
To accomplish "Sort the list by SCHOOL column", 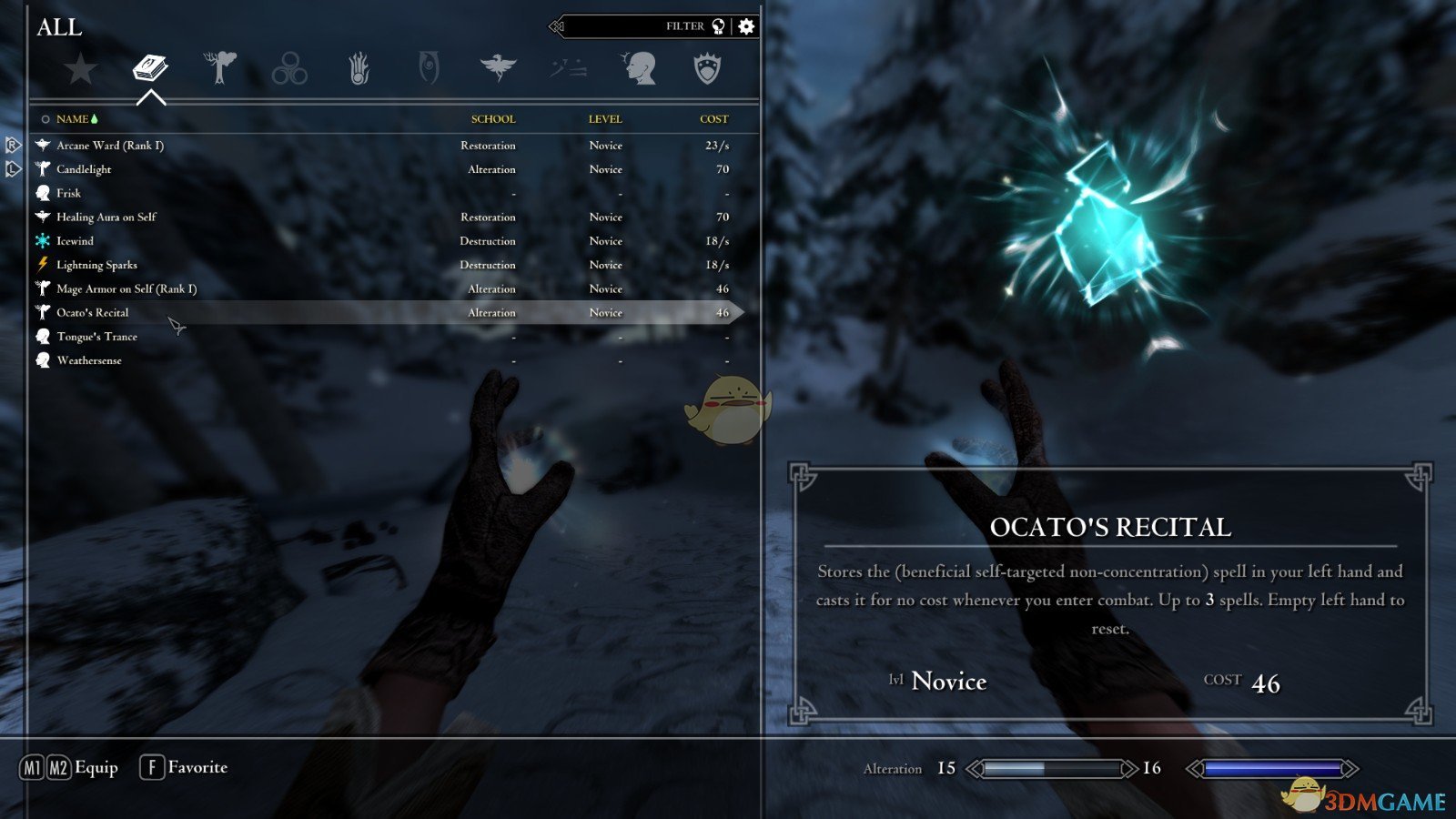I will 492,118.
